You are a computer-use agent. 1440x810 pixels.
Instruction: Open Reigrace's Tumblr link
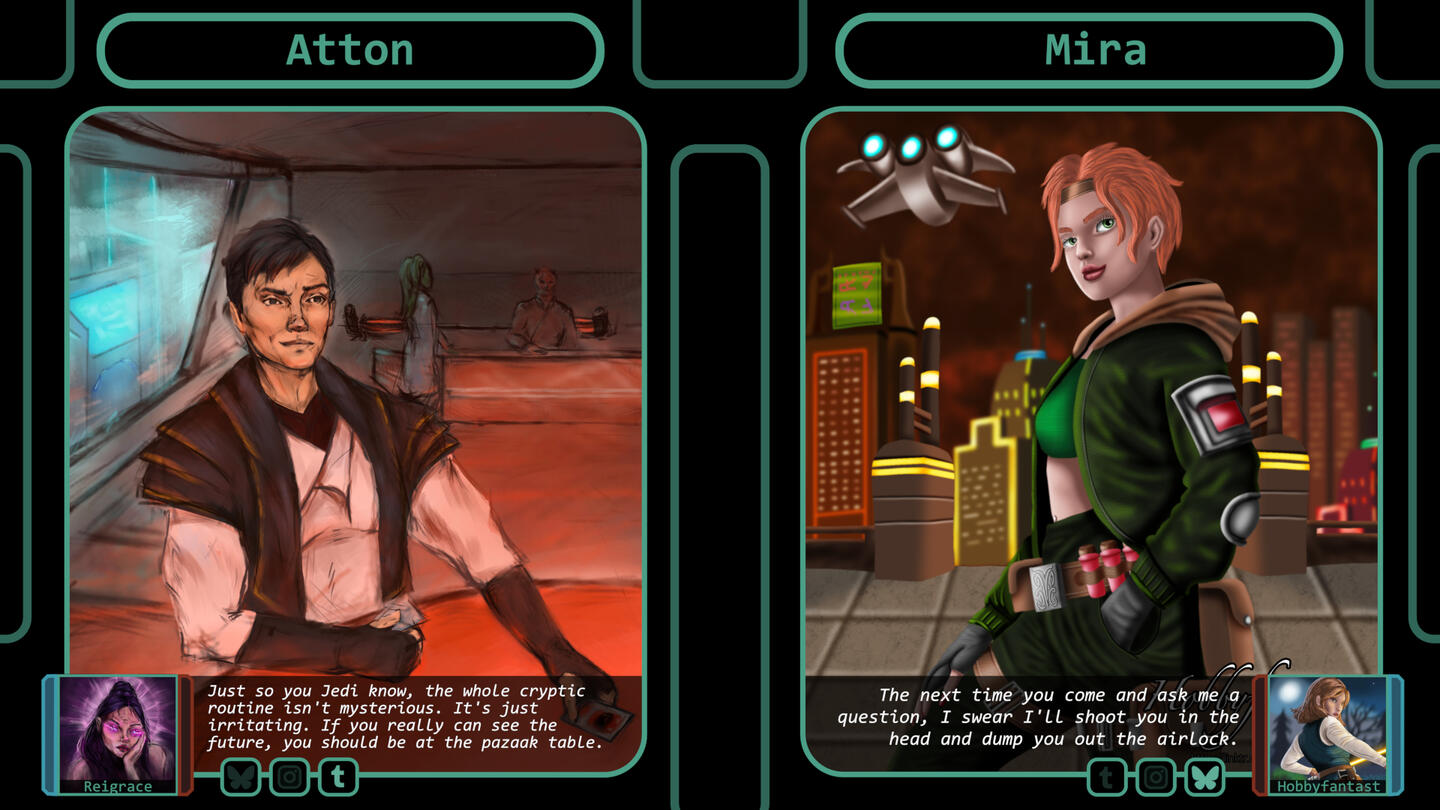[339, 776]
